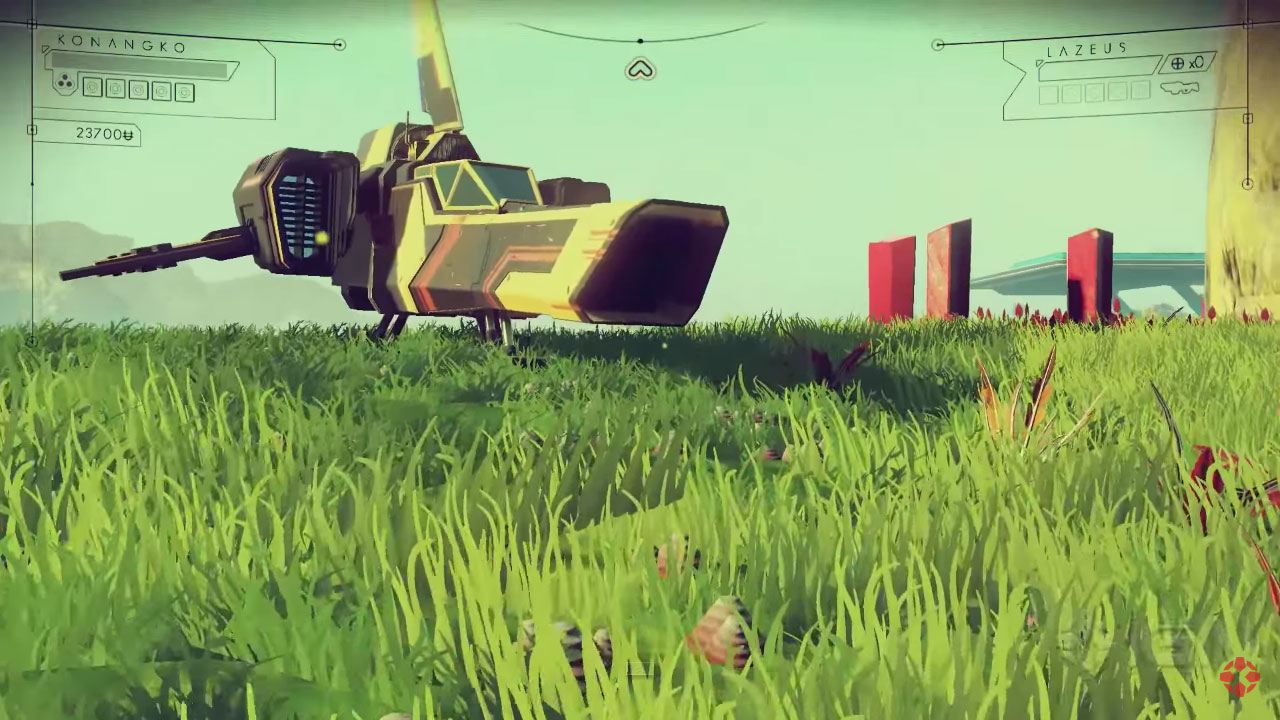The width and height of the screenshot is (1280, 720).
Task: Select the KONANGKO panel header label
Action: click(121, 45)
